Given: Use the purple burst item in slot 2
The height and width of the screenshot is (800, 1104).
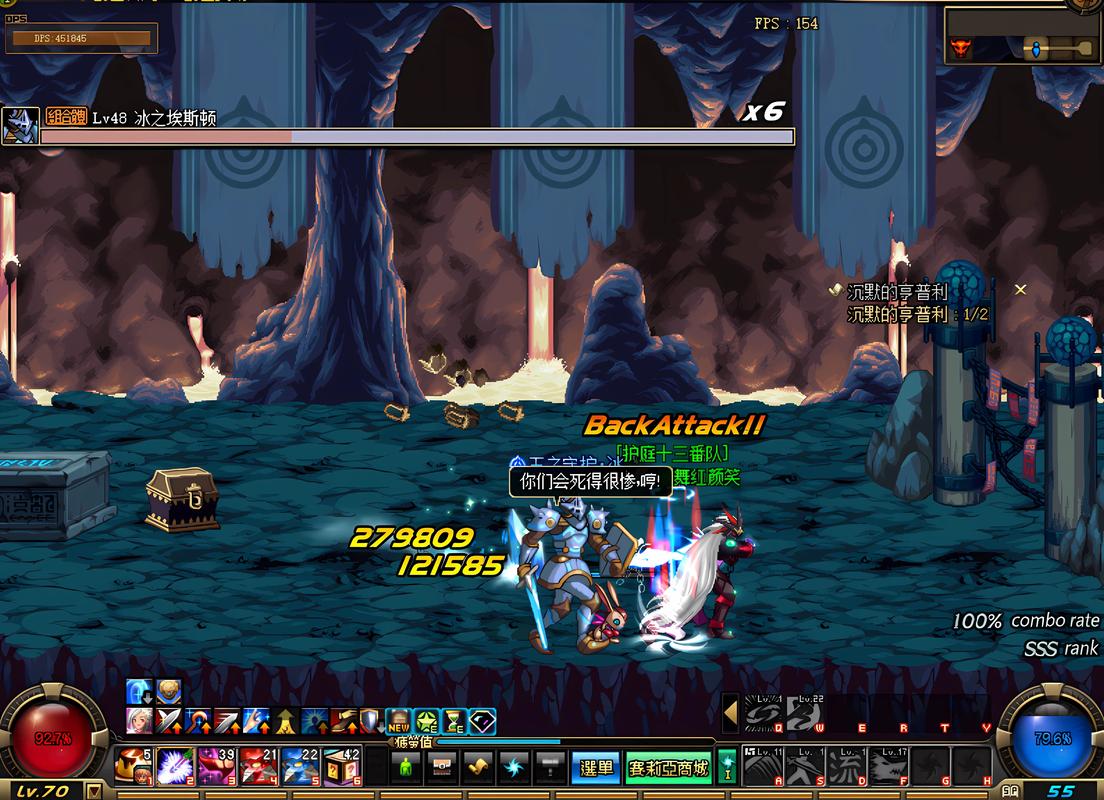Looking at the screenshot, I should click(175, 767).
